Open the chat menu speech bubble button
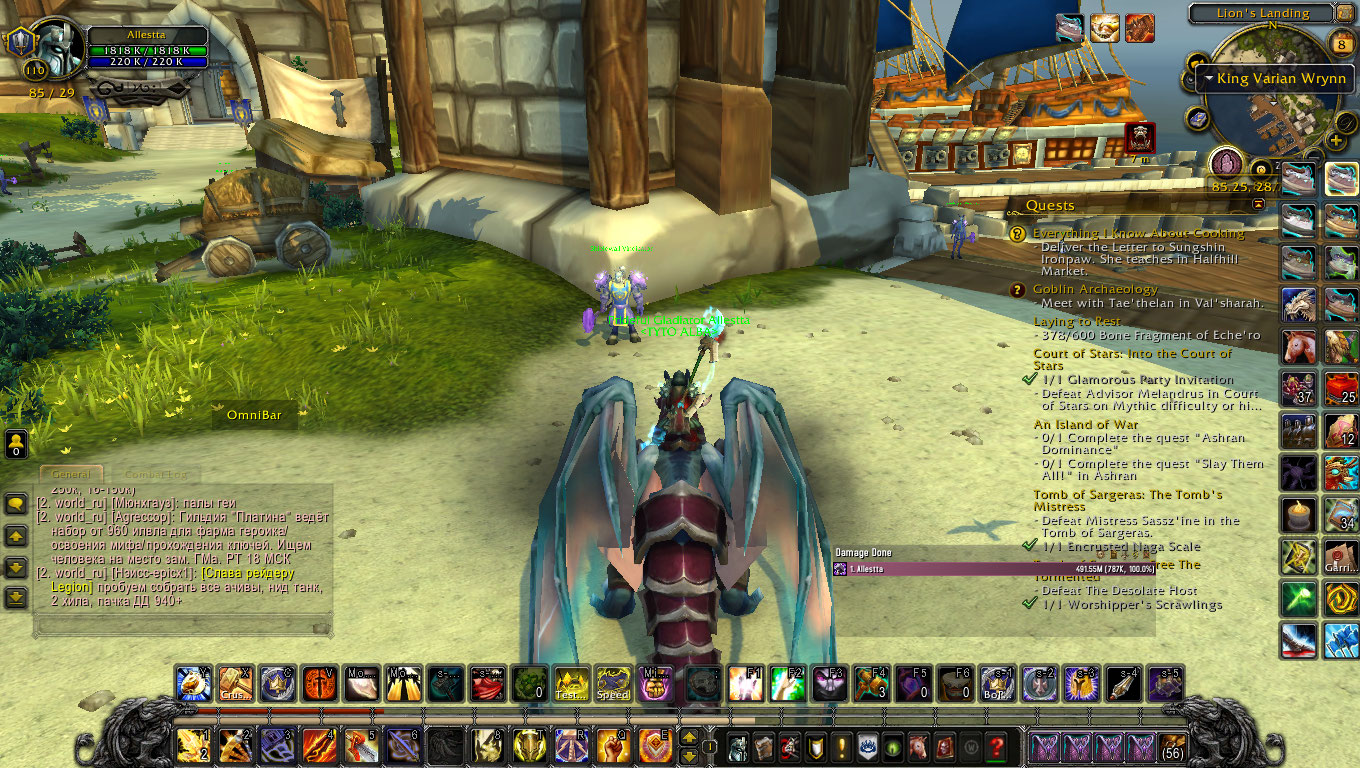This screenshot has height=768, width=1360. point(16,504)
